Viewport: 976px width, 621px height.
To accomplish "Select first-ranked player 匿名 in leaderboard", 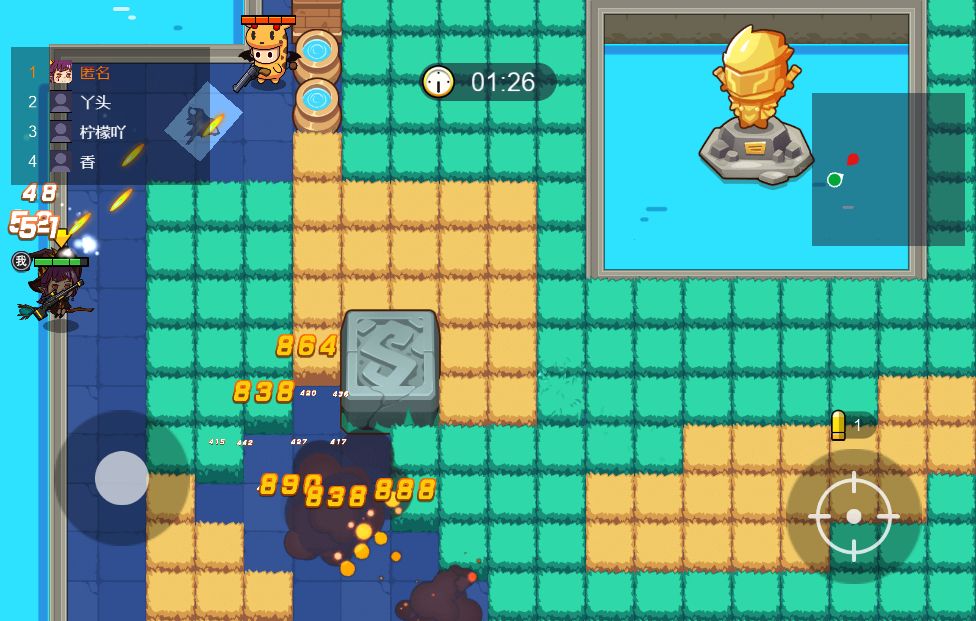I will pyautogui.click(x=94, y=72).
